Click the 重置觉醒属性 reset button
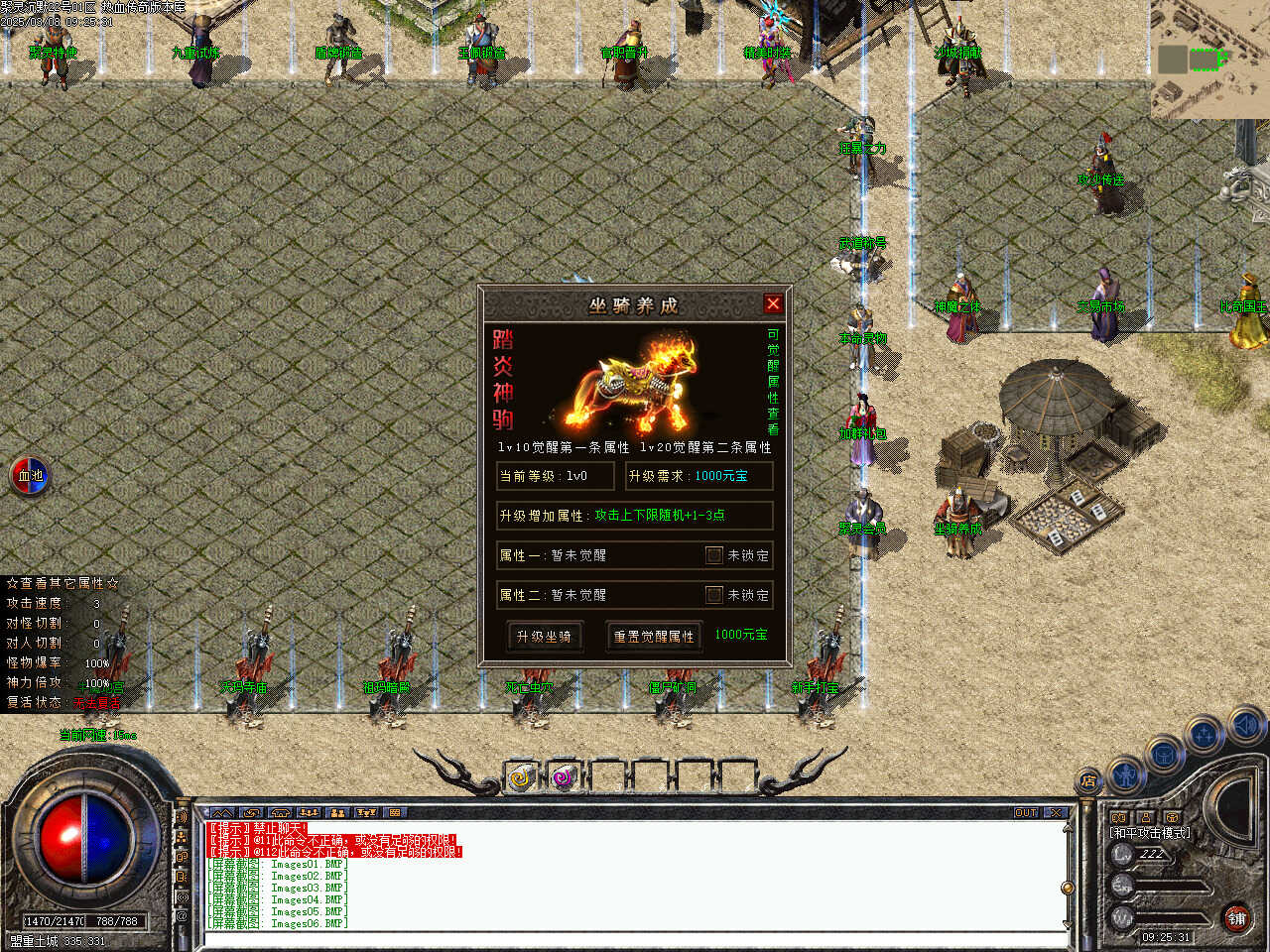1270x952 pixels. 654,637
